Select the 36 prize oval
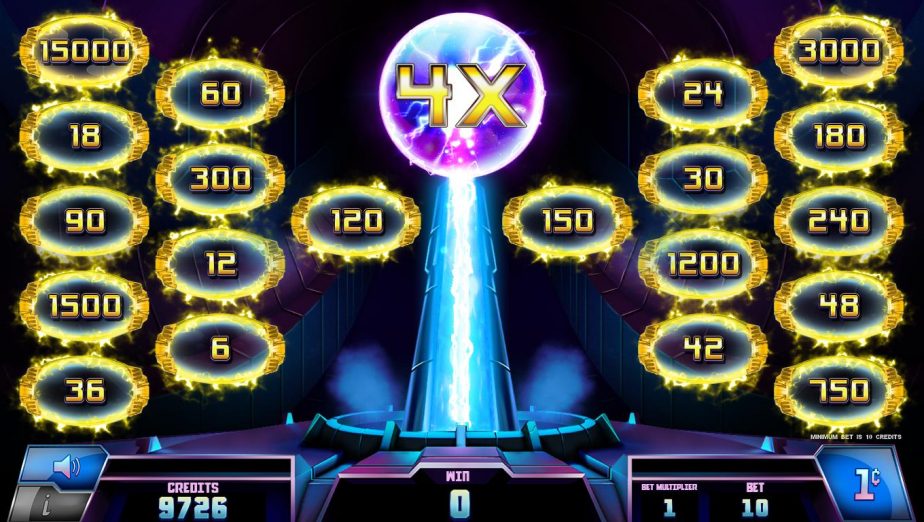The height and width of the screenshot is (522, 924). click(x=84, y=391)
